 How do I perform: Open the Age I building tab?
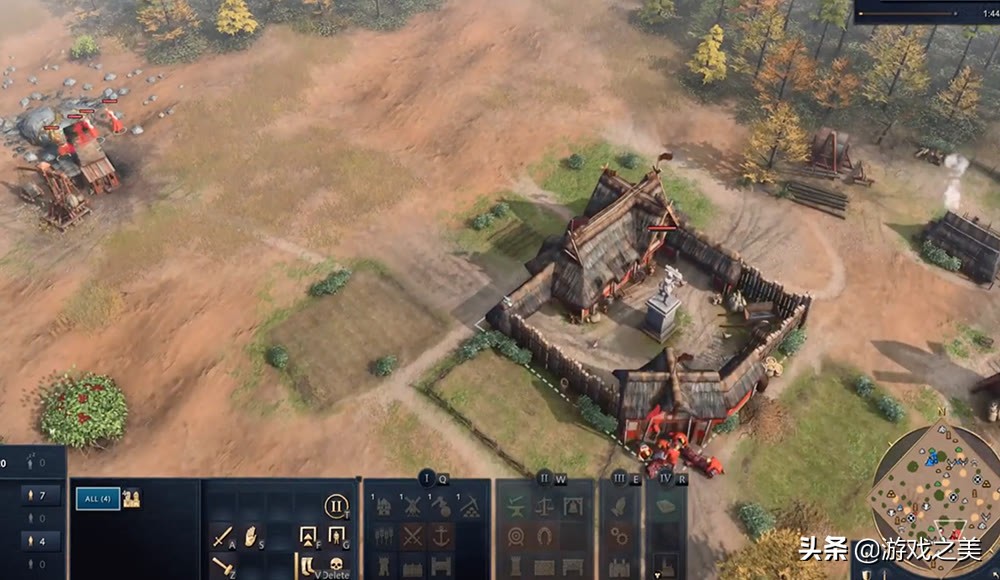427,478
